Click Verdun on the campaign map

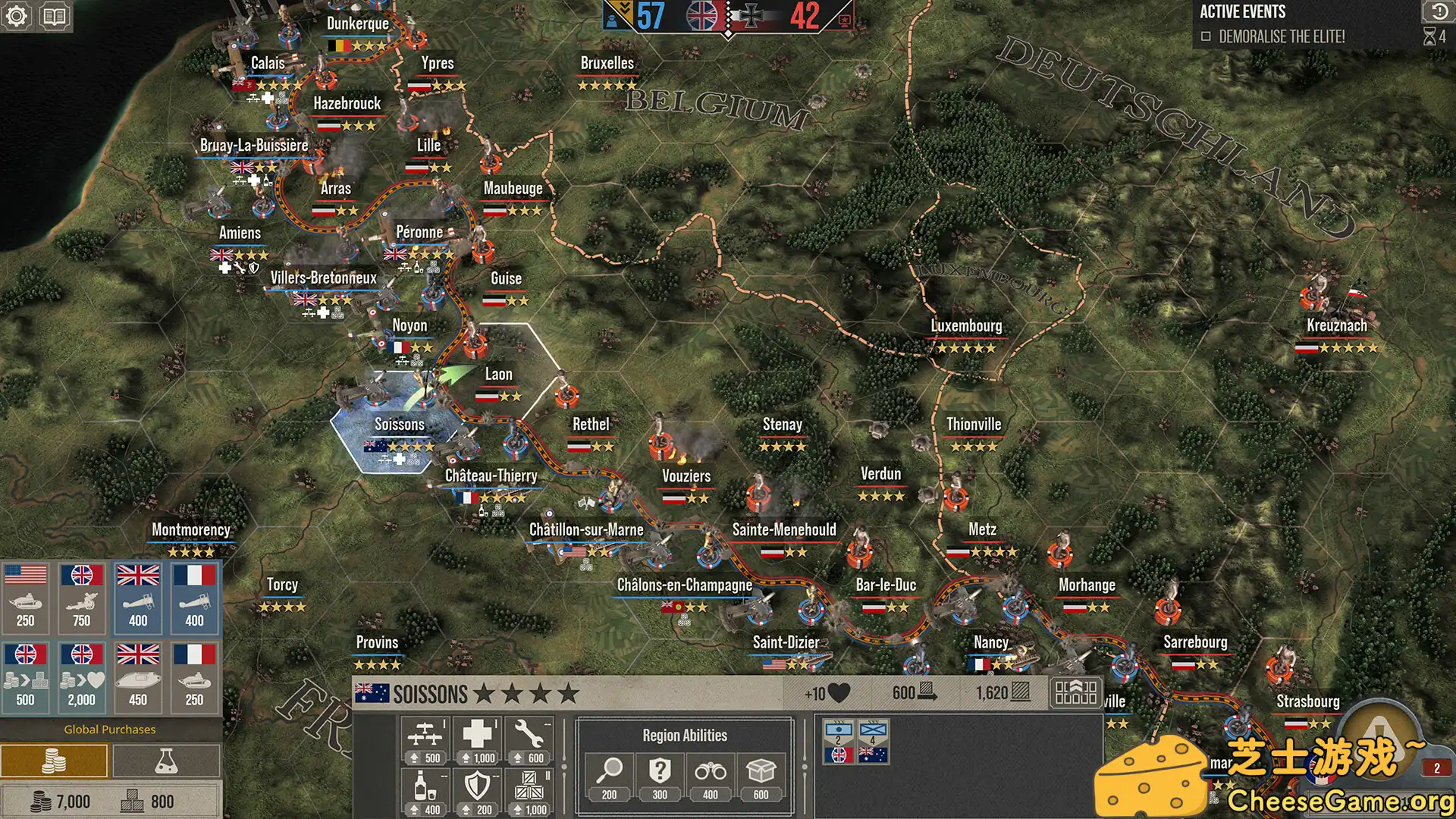(881, 474)
